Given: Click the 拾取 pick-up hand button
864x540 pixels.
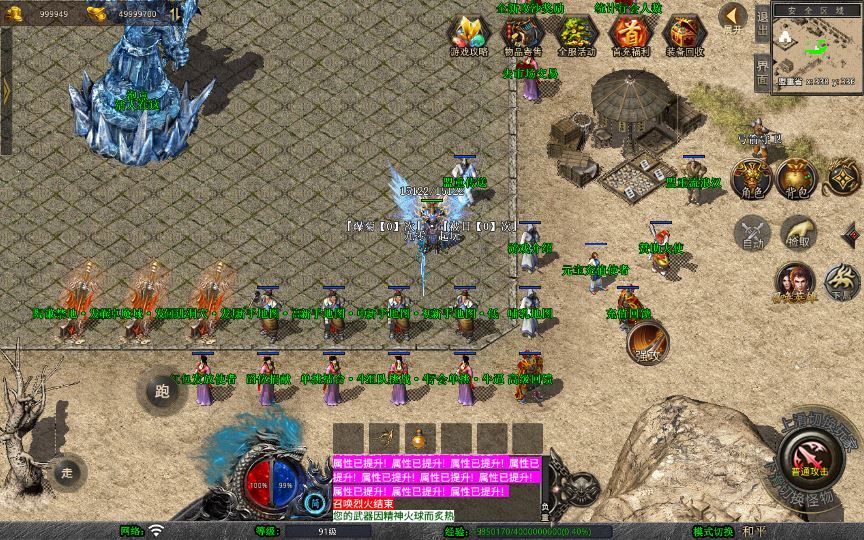Looking at the screenshot, I should click(x=798, y=233).
